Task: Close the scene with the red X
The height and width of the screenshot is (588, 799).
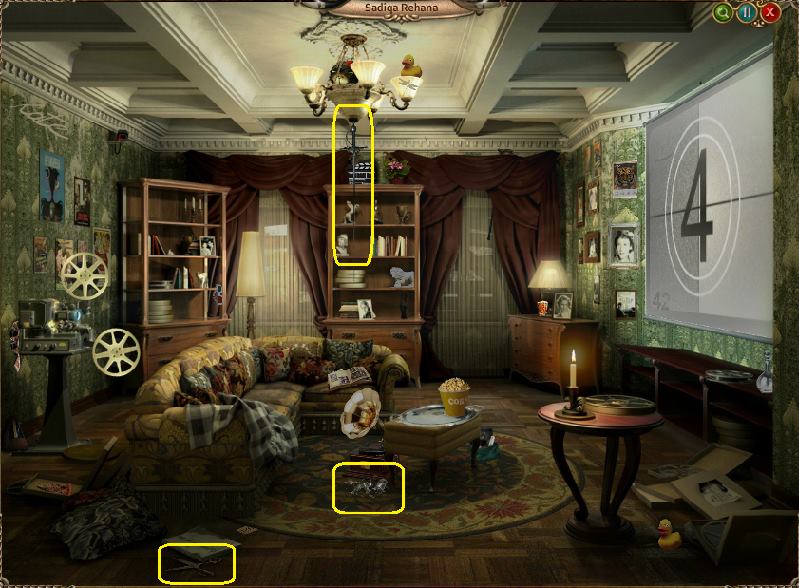Action: [770, 13]
